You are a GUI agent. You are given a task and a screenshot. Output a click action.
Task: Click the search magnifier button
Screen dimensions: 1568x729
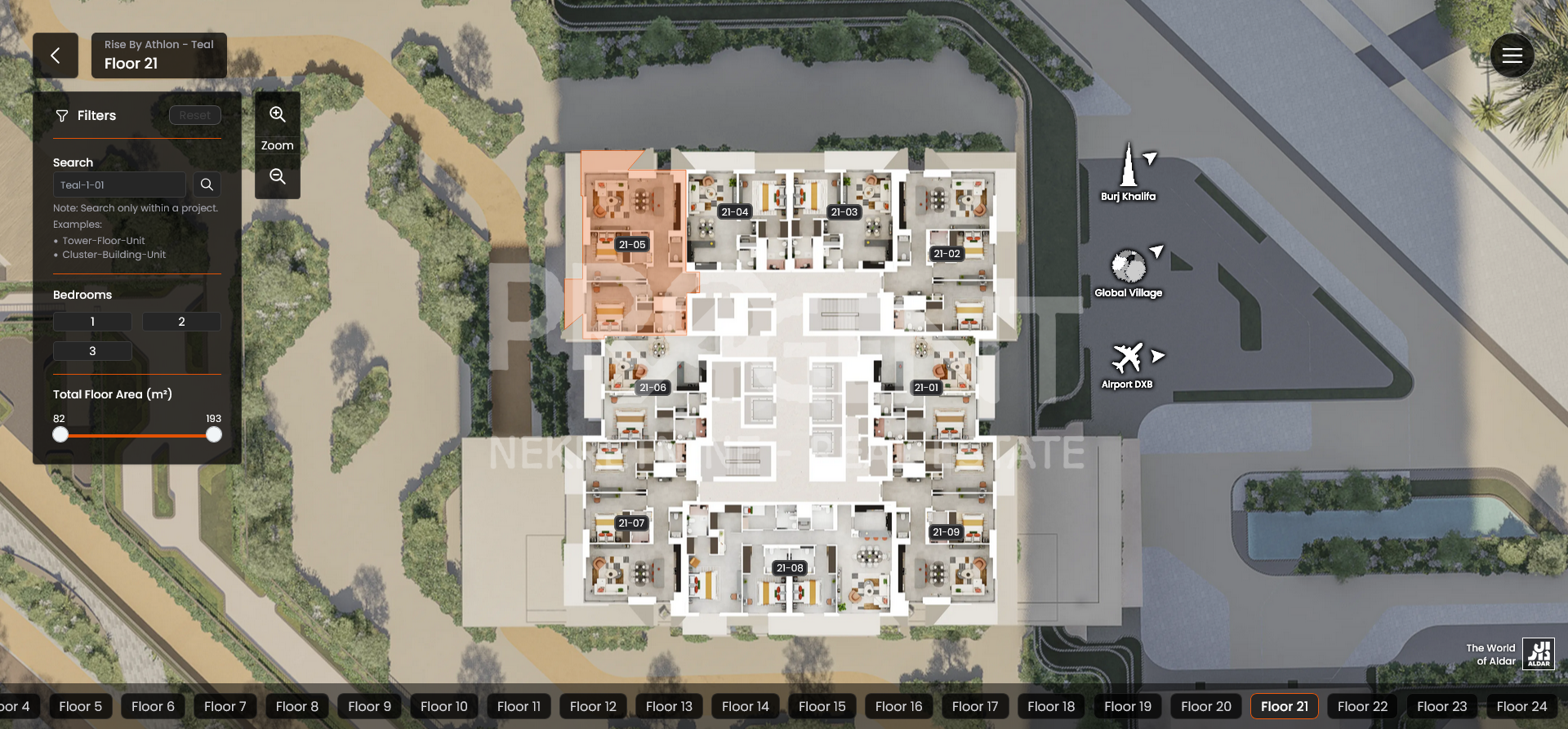click(207, 184)
